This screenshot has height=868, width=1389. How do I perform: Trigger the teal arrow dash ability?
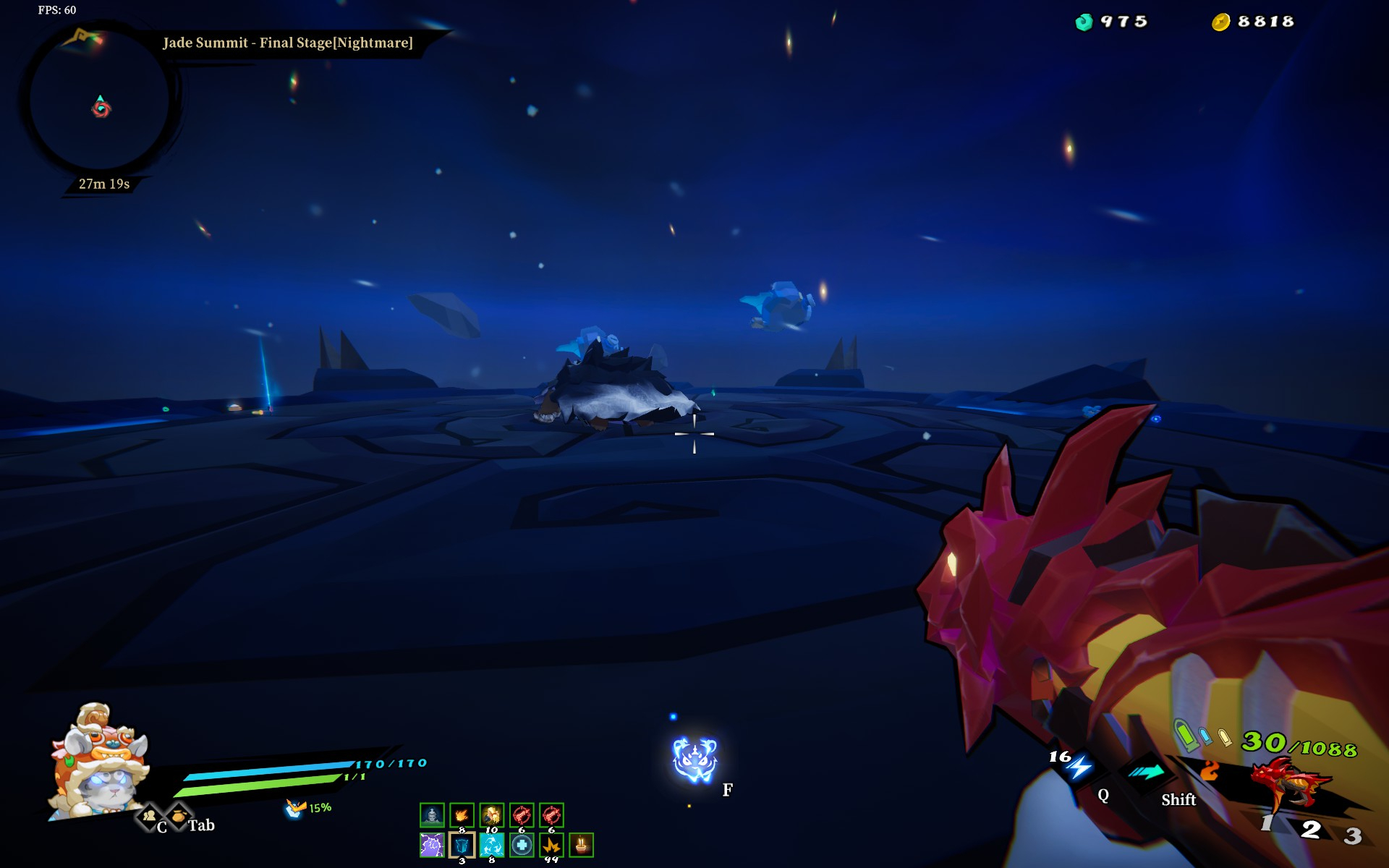point(1147,773)
